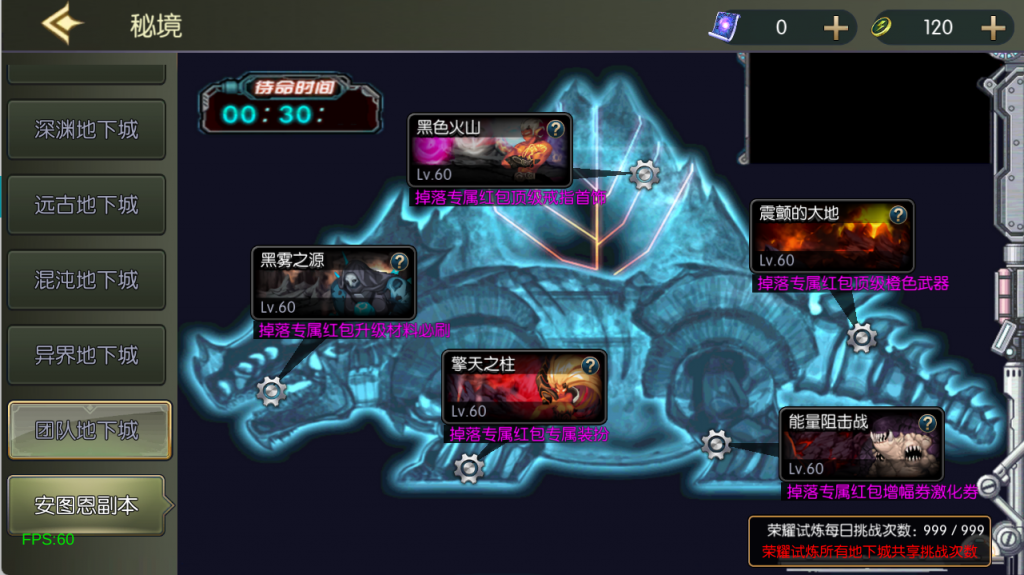Screen dimensions: 1024x575
Task: Select the 能量阻击战 dungeon card
Action: click(x=858, y=444)
